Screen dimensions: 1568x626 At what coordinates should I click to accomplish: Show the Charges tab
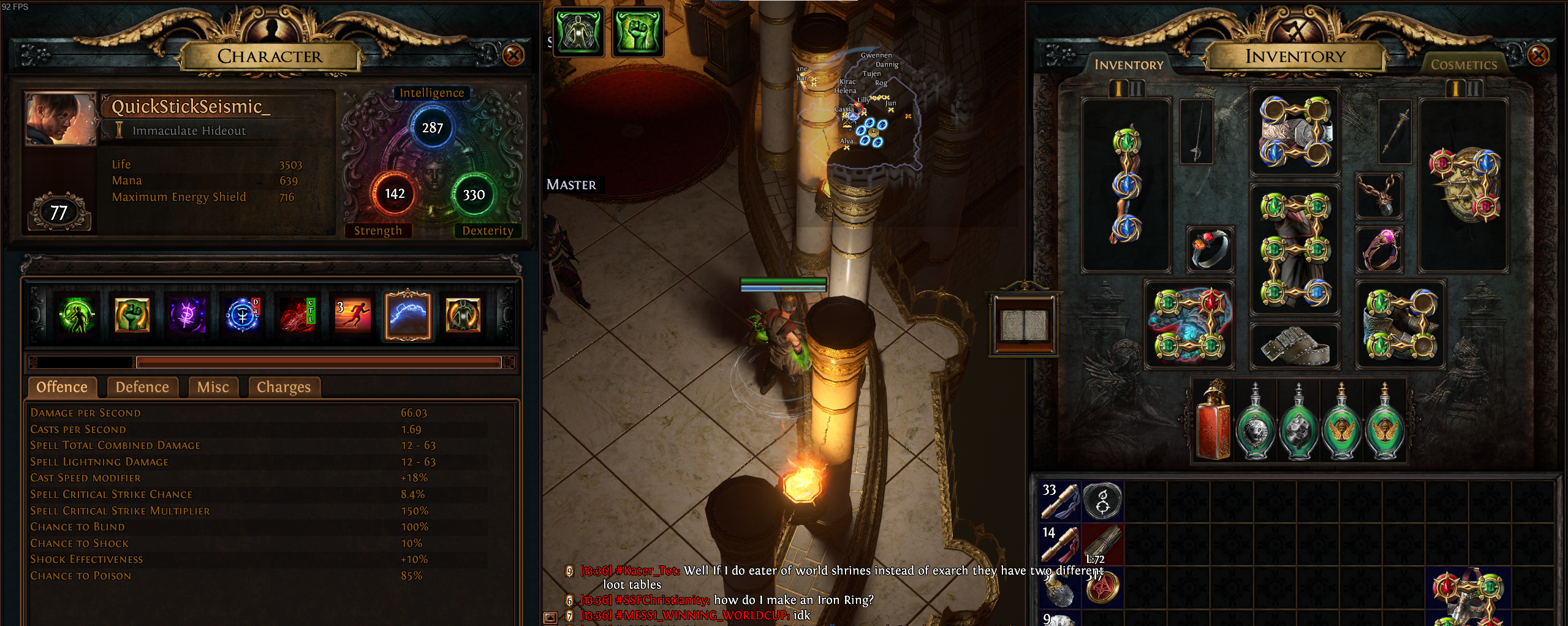coord(284,387)
